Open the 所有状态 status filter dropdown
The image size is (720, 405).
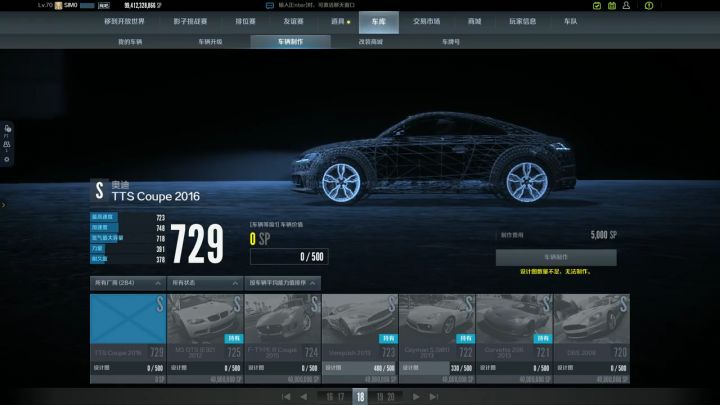pos(205,283)
